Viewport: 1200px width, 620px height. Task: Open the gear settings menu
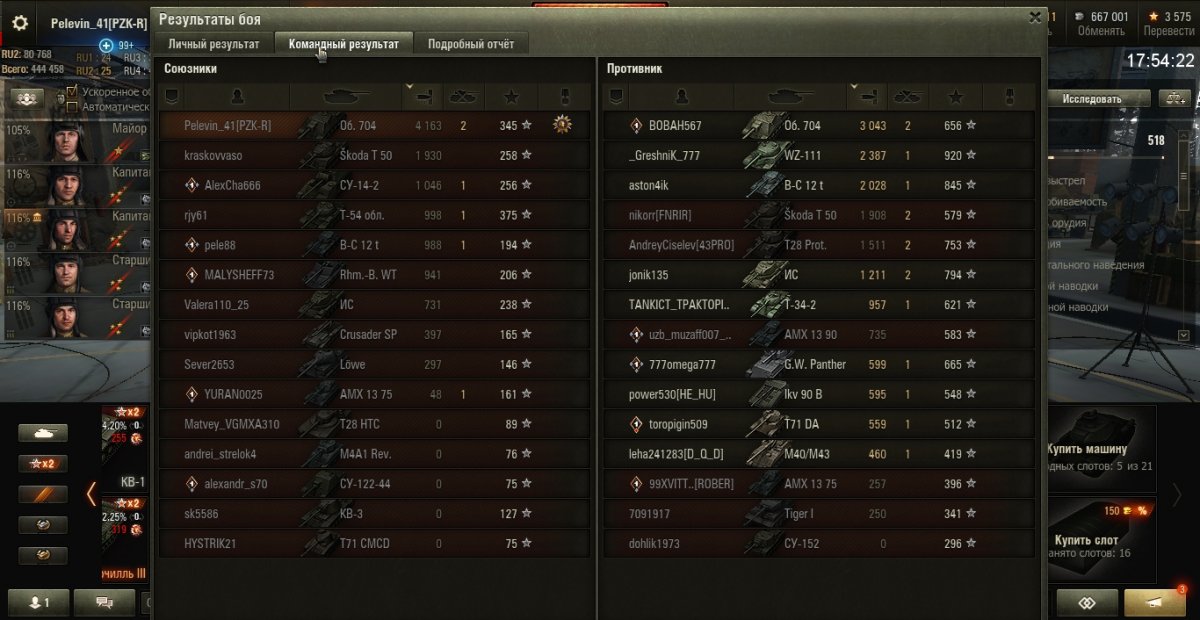tap(20, 23)
